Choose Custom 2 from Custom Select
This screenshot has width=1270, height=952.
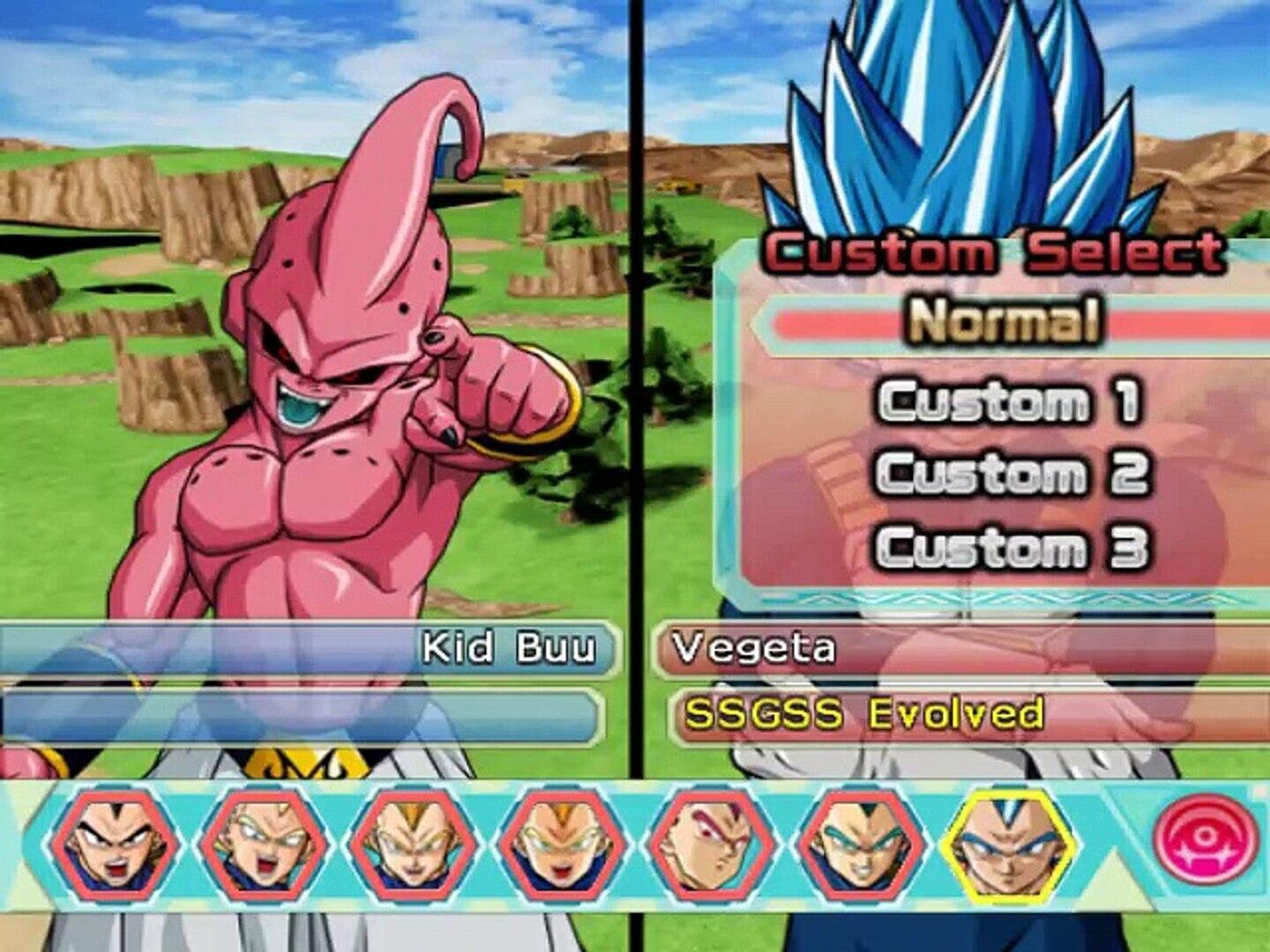pyautogui.click(x=1011, y=472)
